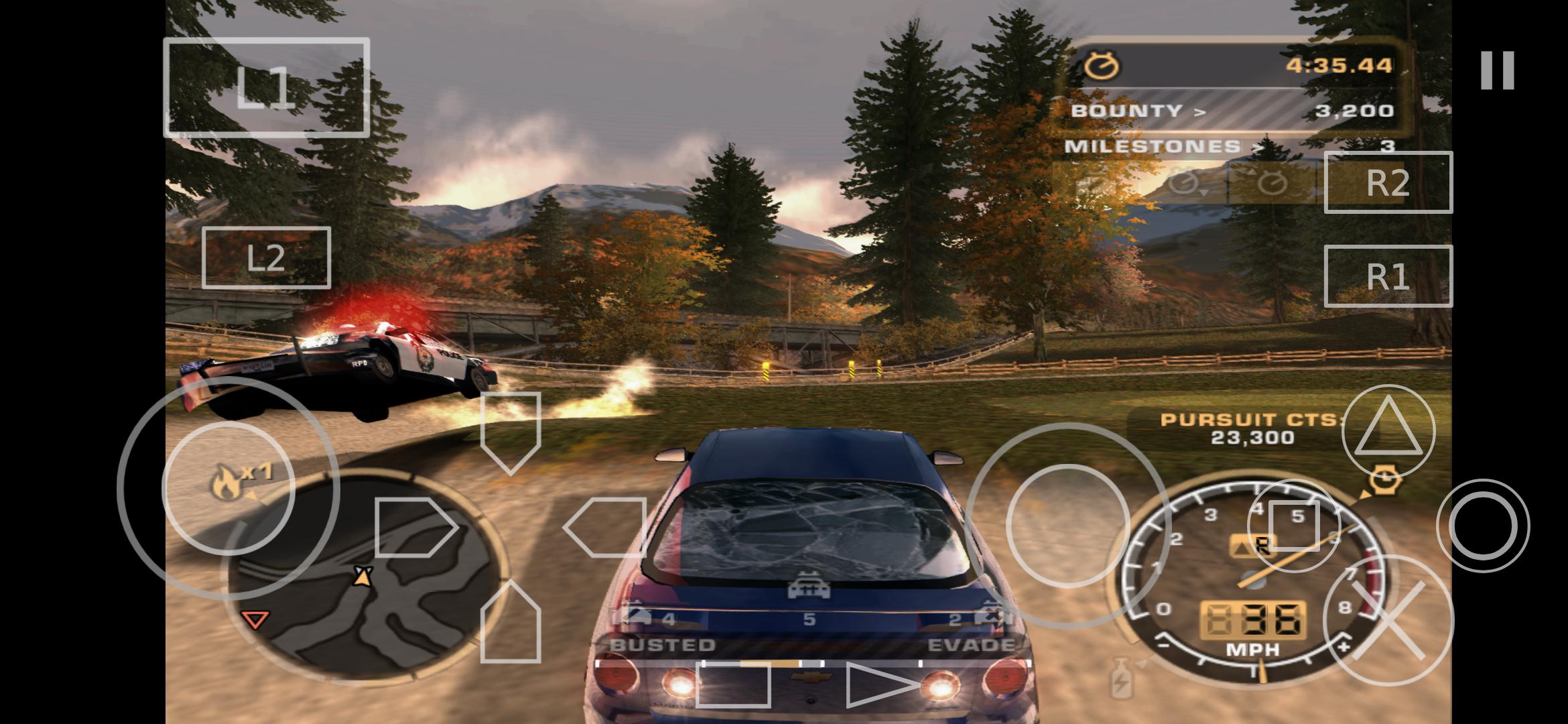Tap the rectangular Select button
The height and width of the screenshot is (724, 1568).
tap(732, 684)
